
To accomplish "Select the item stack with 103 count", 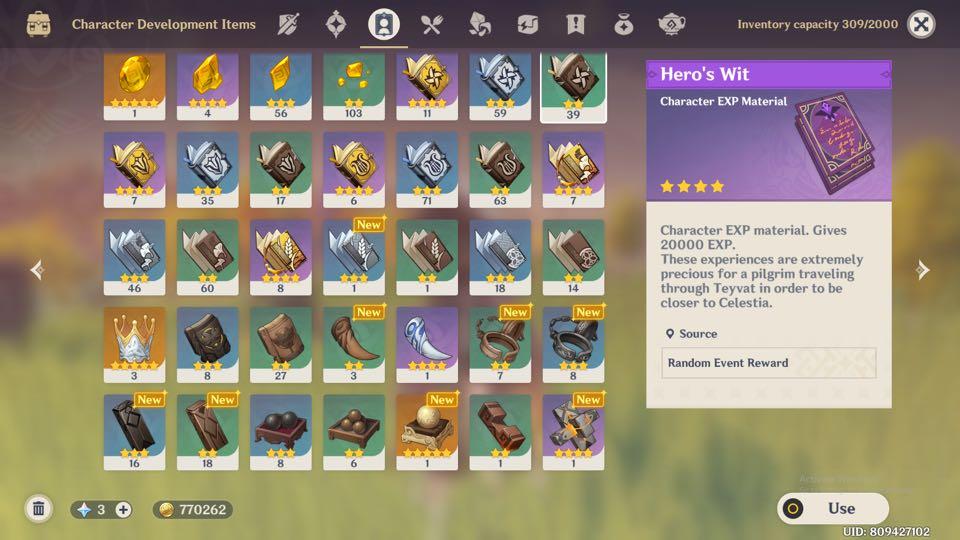I will tap(354, 85).
